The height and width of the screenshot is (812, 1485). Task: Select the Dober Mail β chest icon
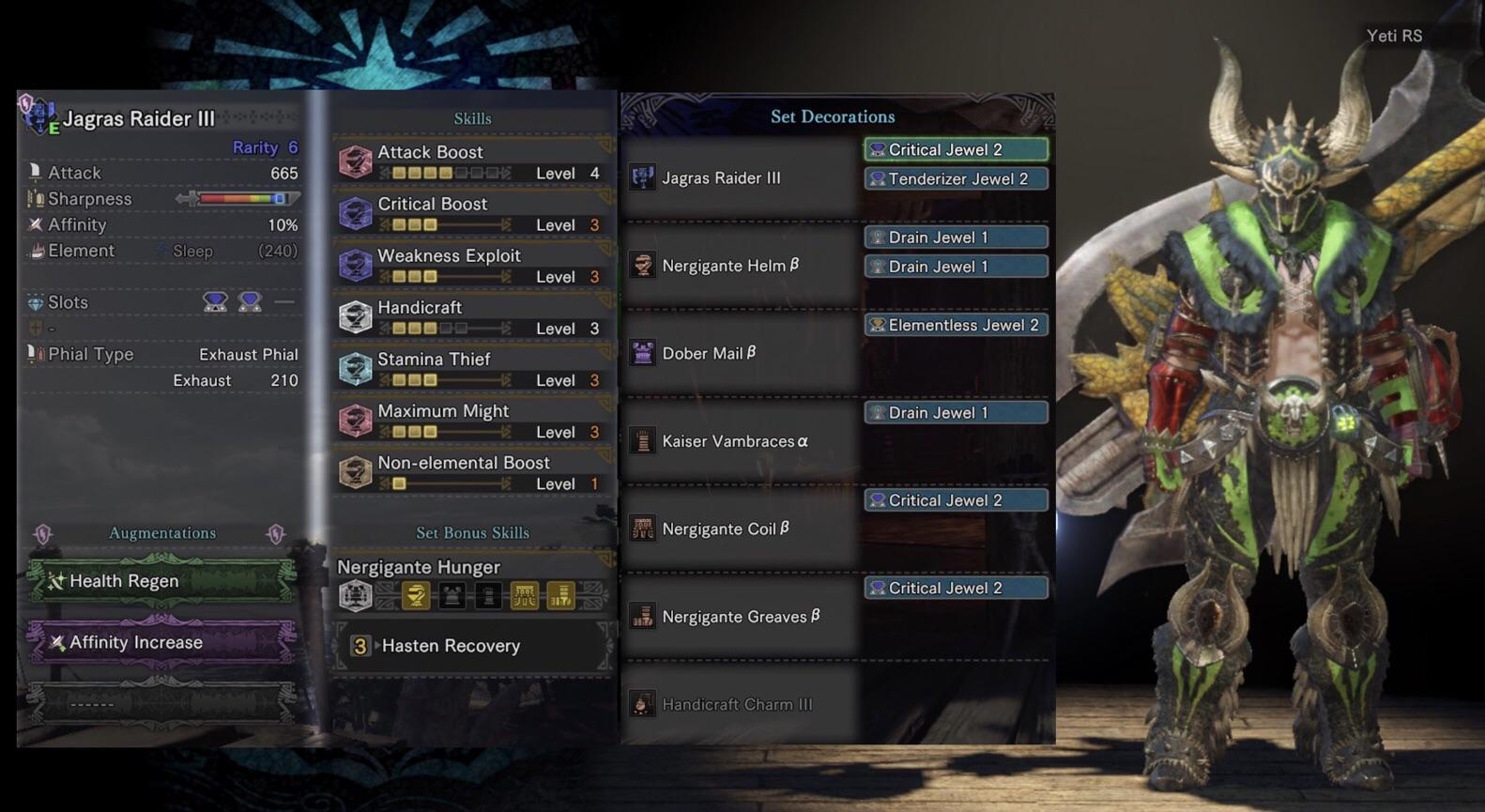[x=642, y=353]
